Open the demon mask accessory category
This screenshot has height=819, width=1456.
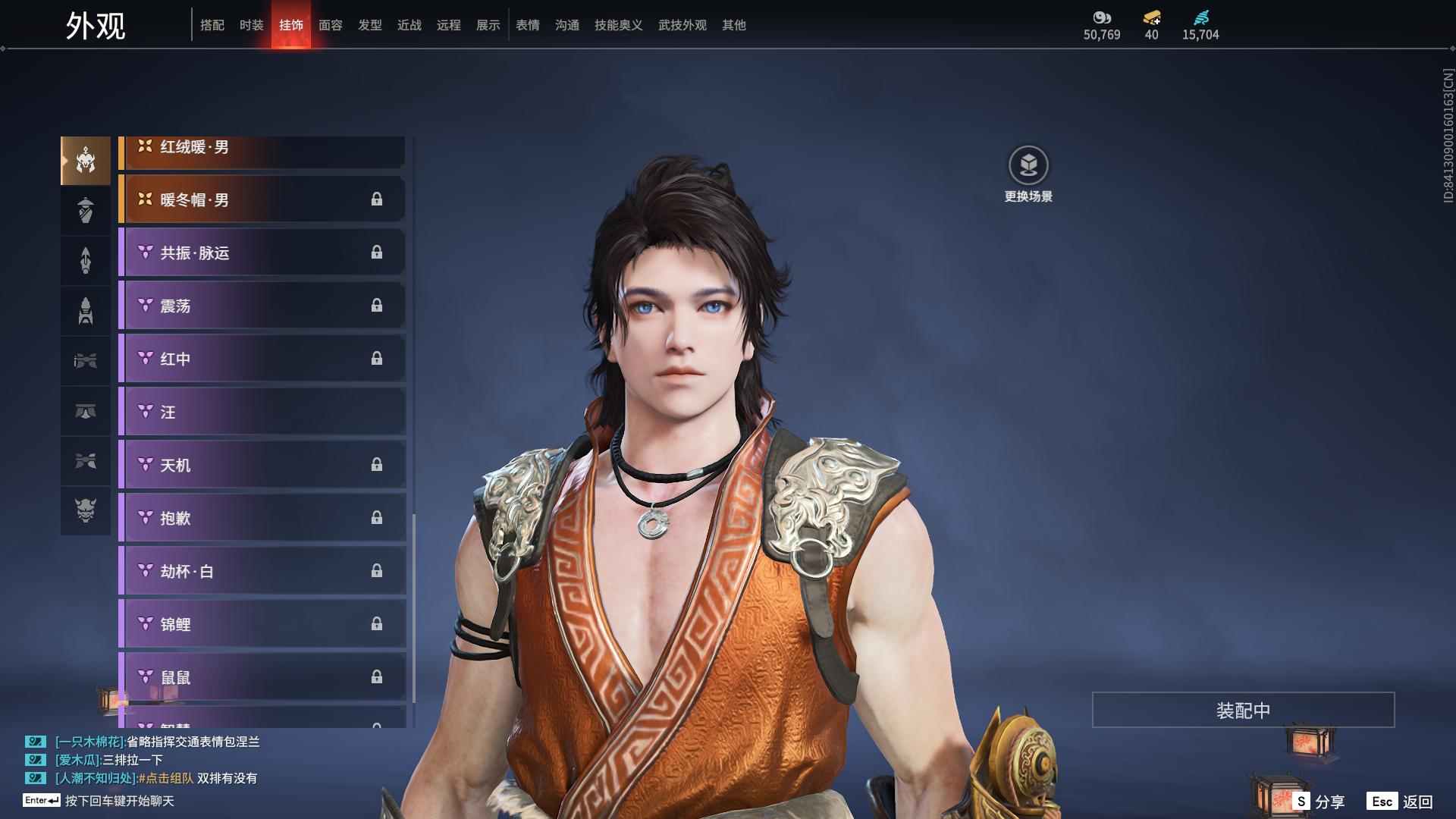tap(86, 510)
